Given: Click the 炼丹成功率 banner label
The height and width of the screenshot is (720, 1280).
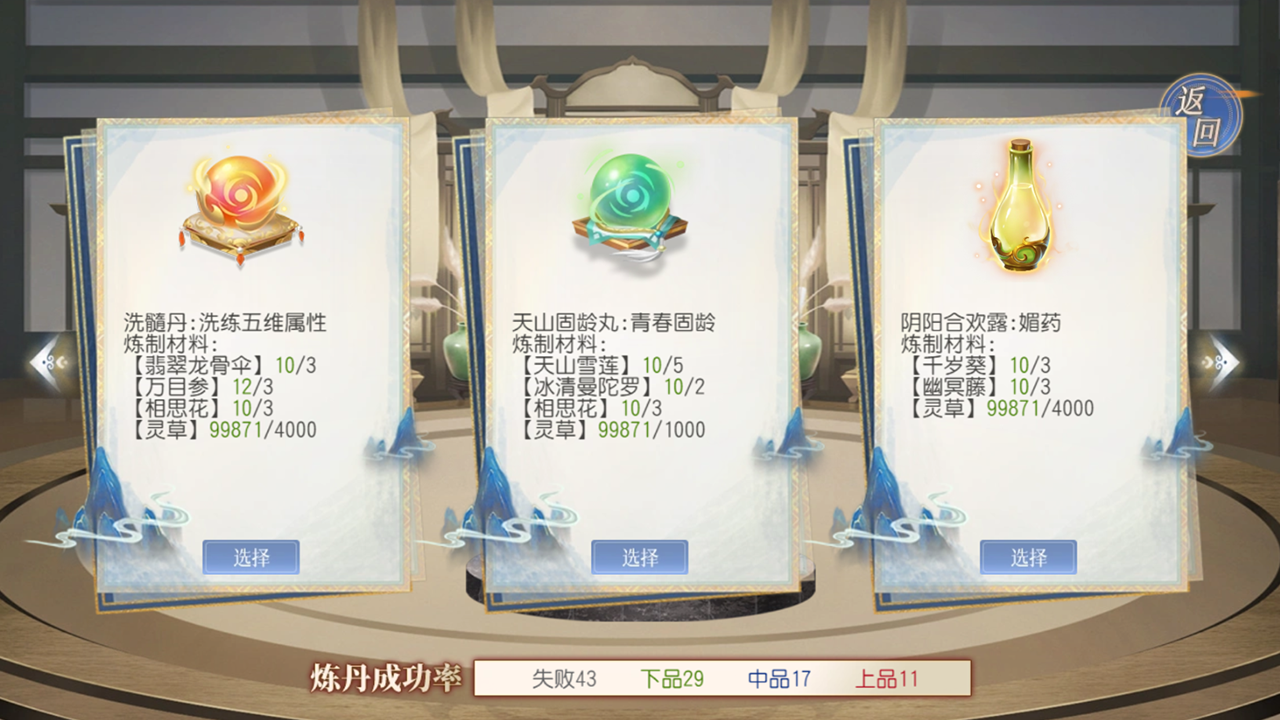Looking at the screenshot, I should pyautogui.click(x=388, y=677).
